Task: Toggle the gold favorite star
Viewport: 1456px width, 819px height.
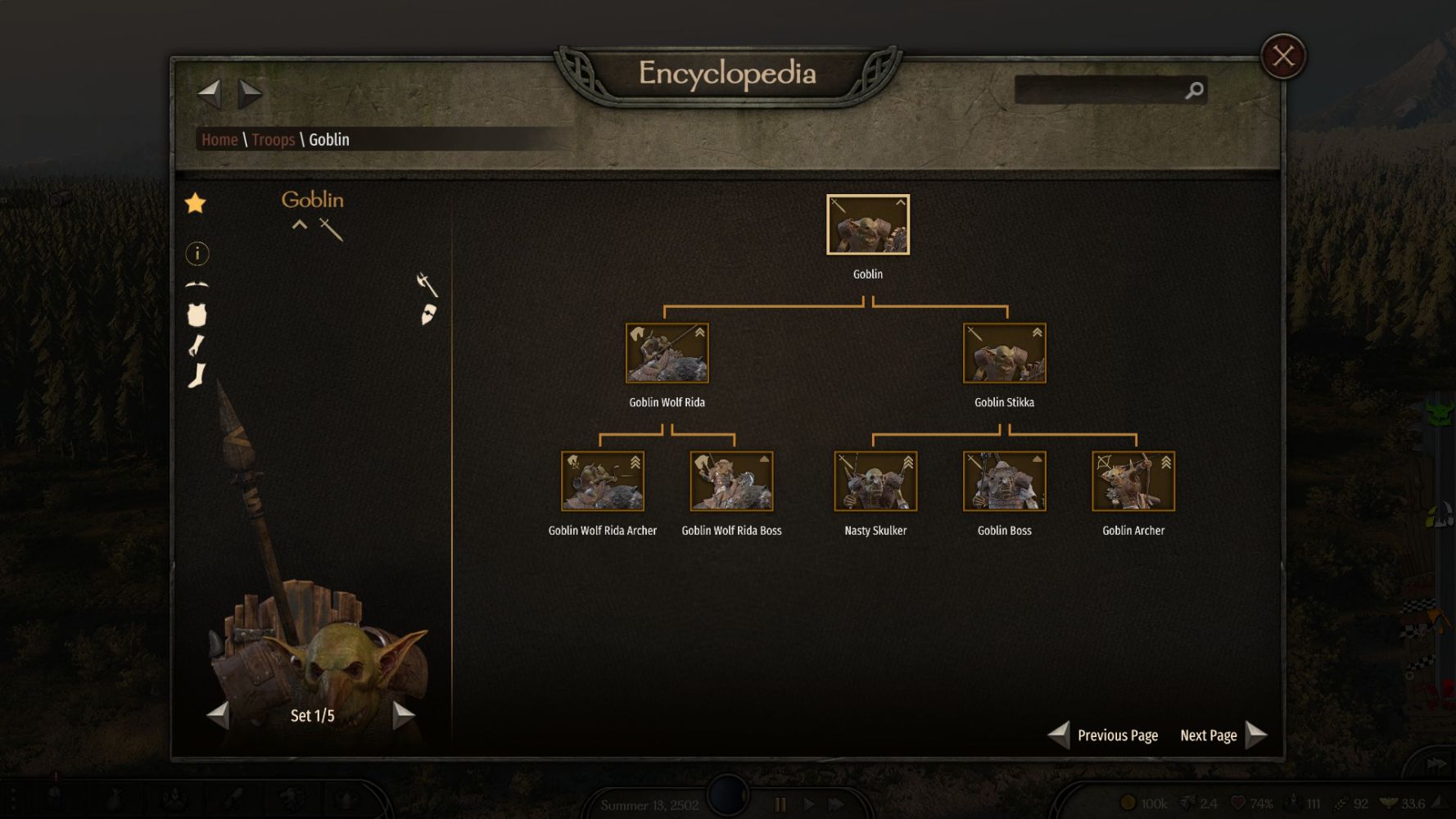Action: click(196, 203)
